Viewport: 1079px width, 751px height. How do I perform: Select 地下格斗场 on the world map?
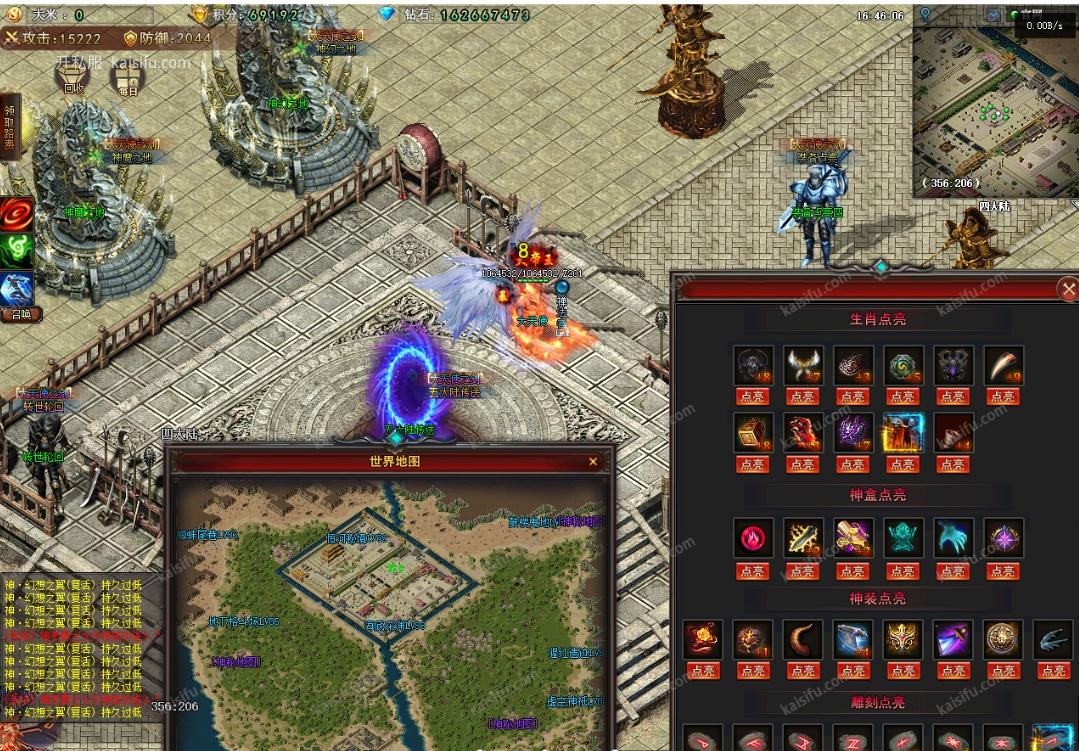243,621
